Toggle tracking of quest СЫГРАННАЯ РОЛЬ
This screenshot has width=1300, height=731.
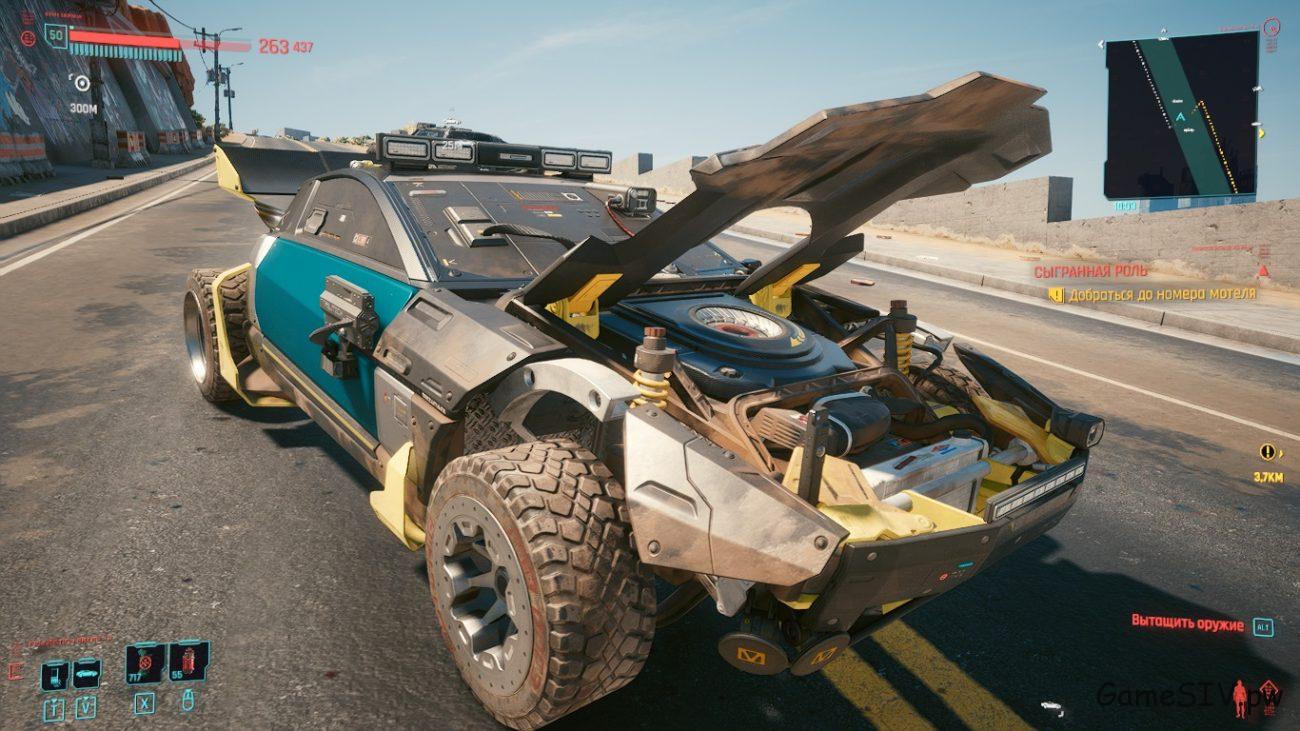pos(1090,272)
